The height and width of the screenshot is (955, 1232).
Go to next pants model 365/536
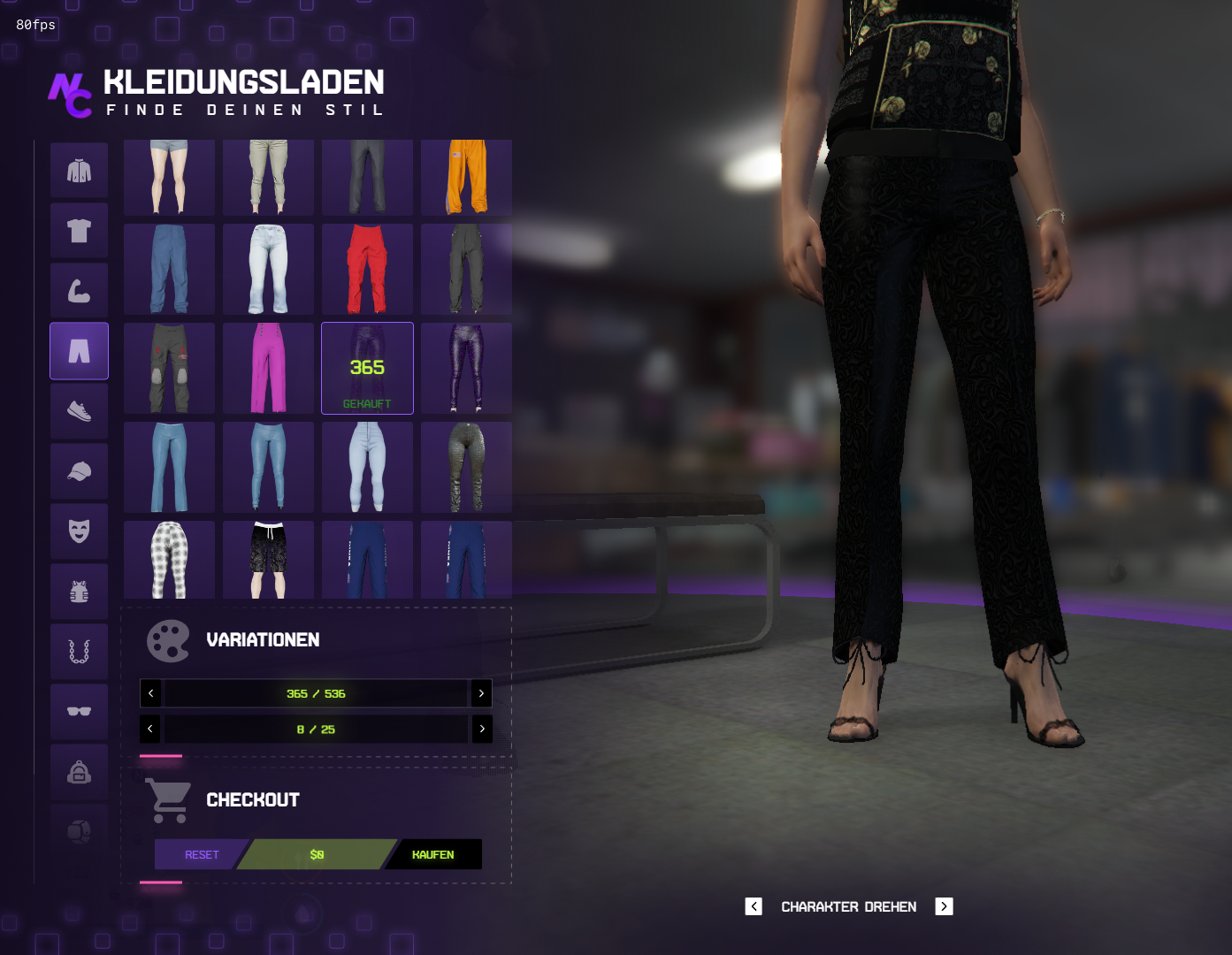click(481, 693)
